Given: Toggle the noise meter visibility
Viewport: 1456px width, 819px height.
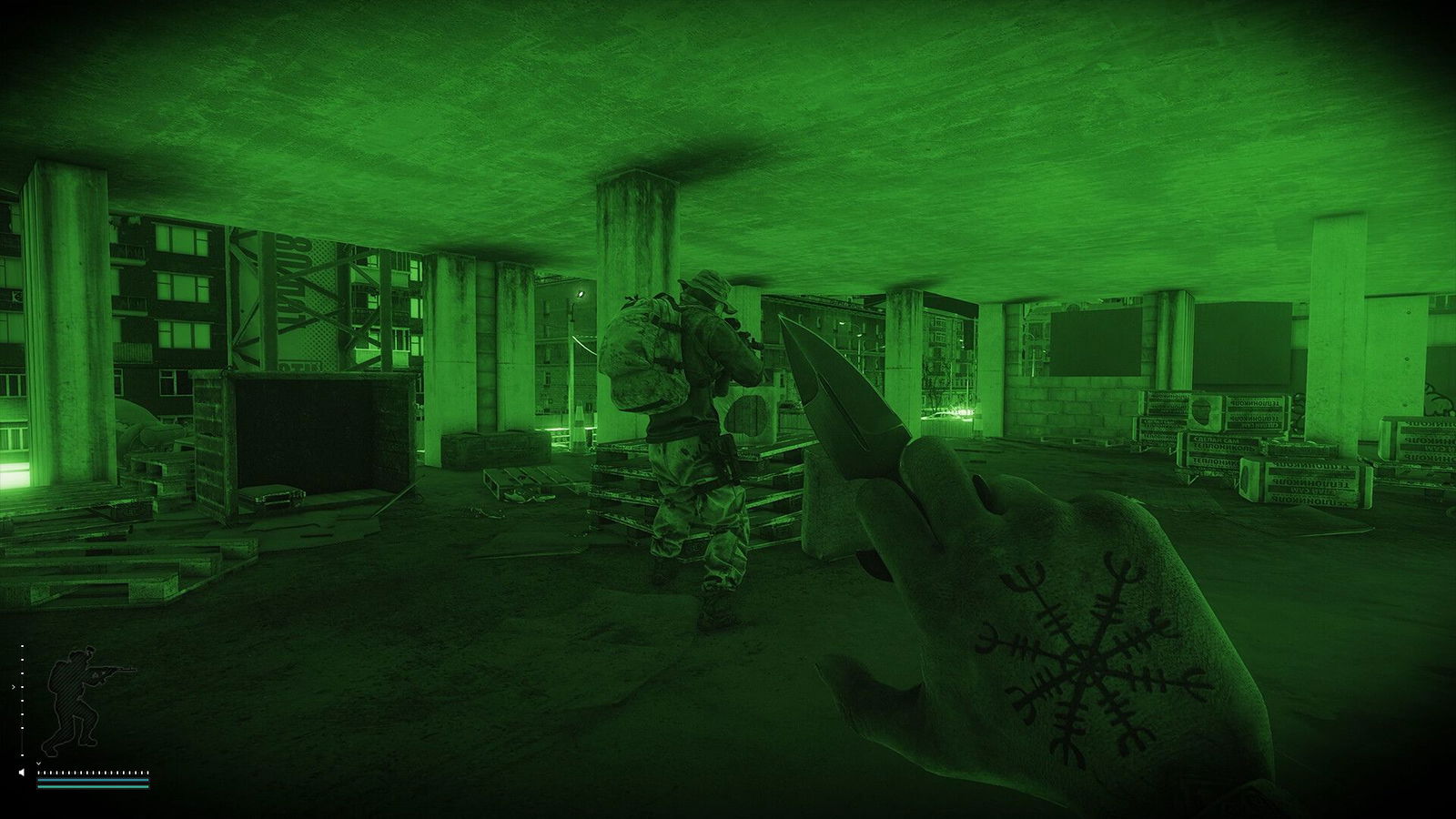Looking at the screenshot, I should pyautogui.click(x=91, y=772).
